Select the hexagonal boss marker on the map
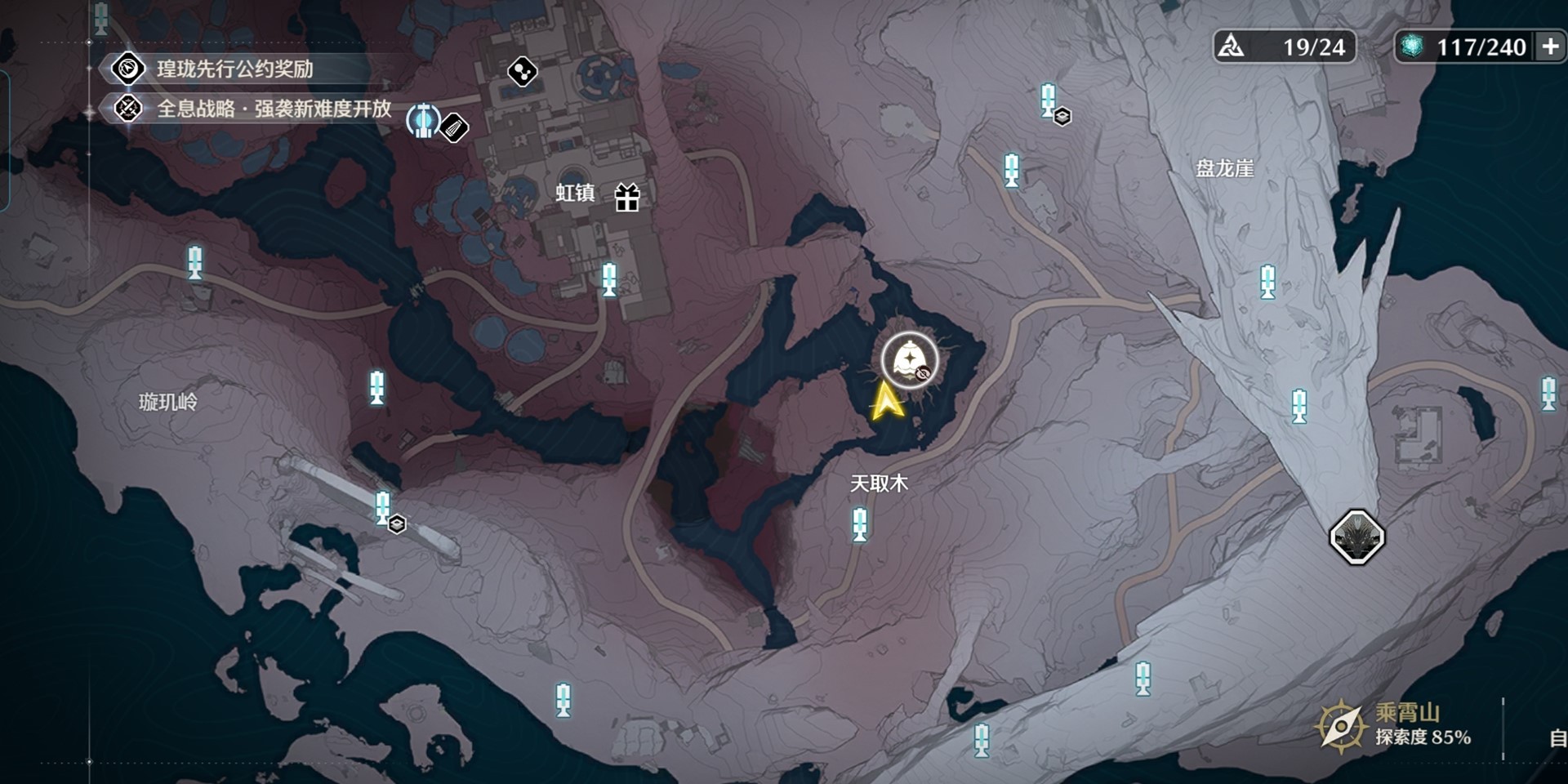1568x784 pixels. point(1356,537)
